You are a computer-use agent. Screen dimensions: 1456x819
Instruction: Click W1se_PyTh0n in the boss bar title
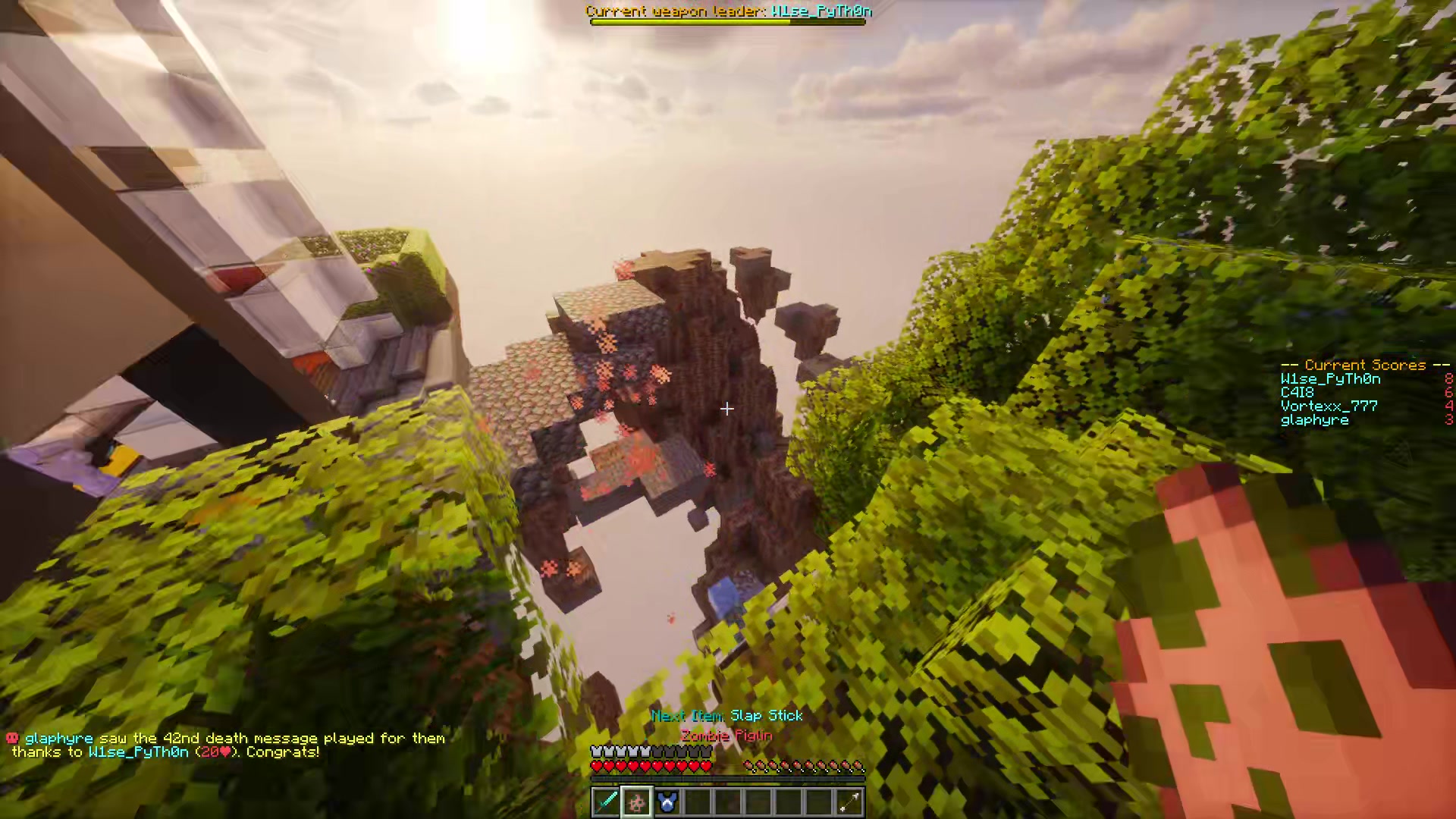point(823,11)
